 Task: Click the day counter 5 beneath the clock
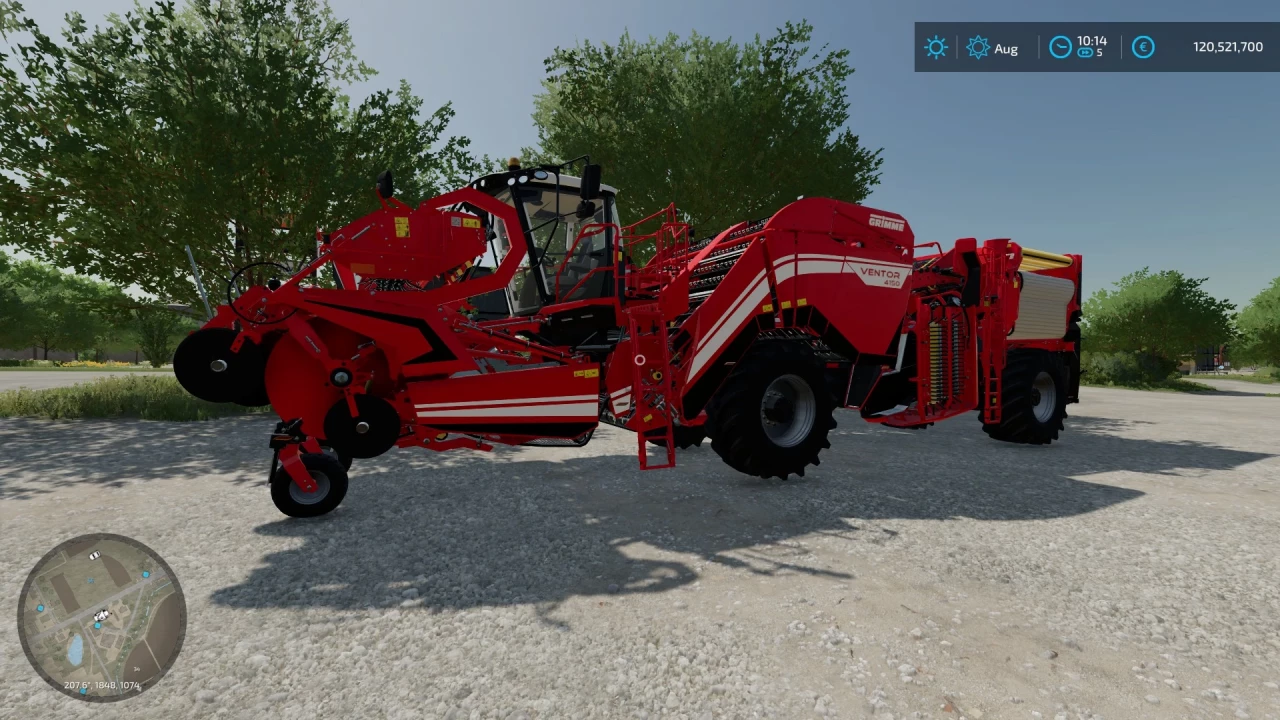point(1100,52)
